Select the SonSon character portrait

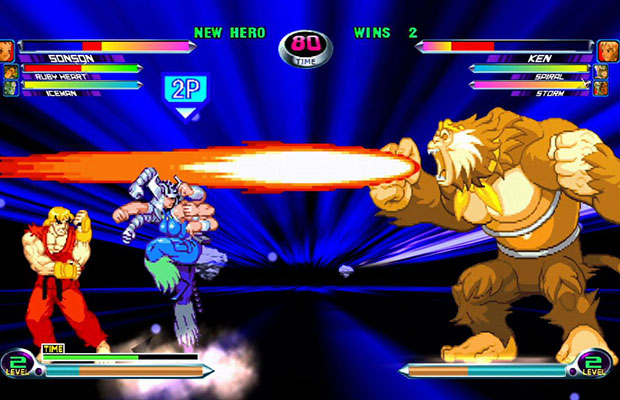[x=7, y=50]
